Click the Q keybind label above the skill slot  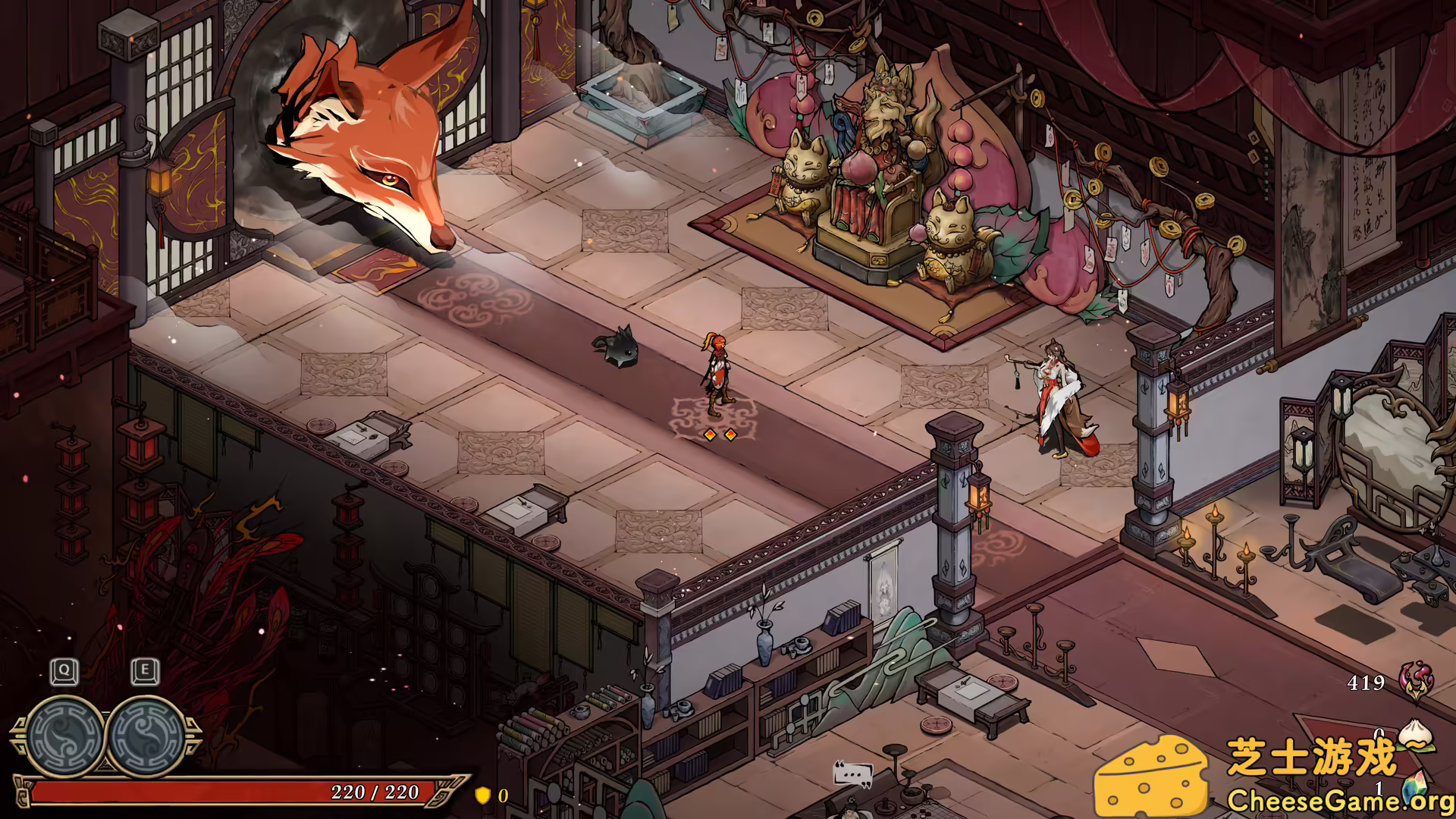[x=64, y=670]
